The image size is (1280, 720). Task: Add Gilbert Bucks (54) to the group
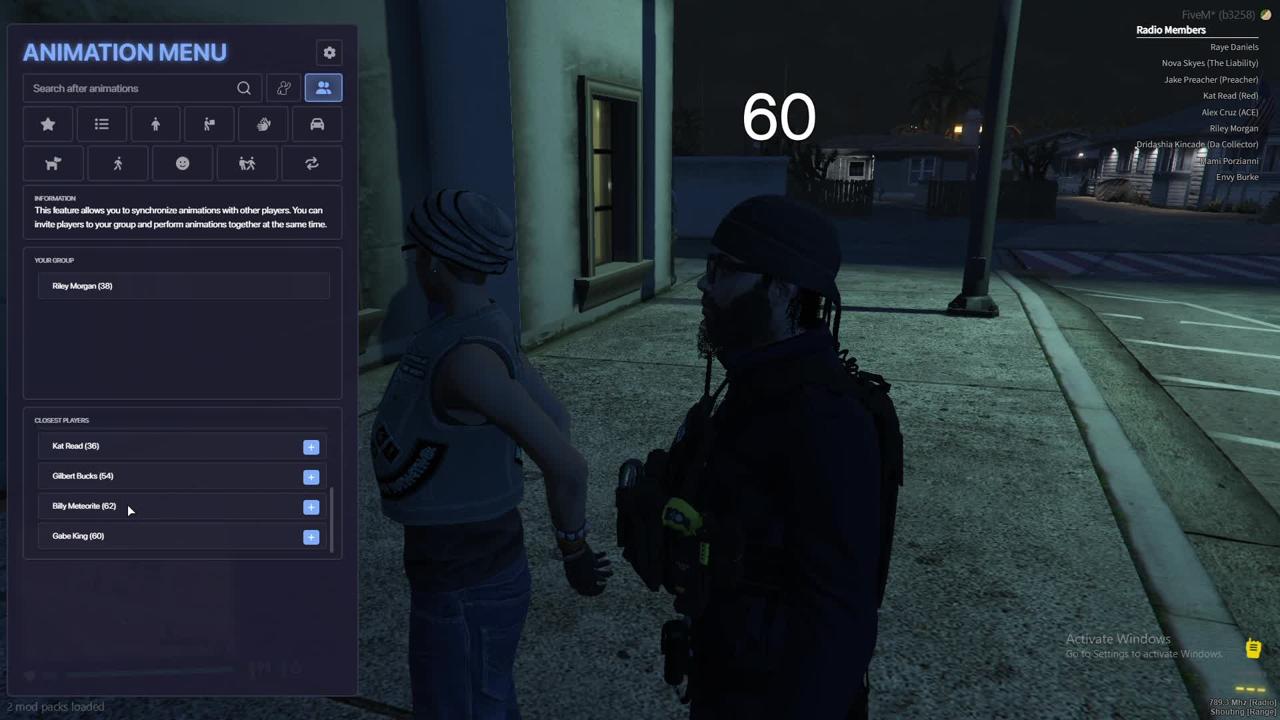[x=311, y=477]
